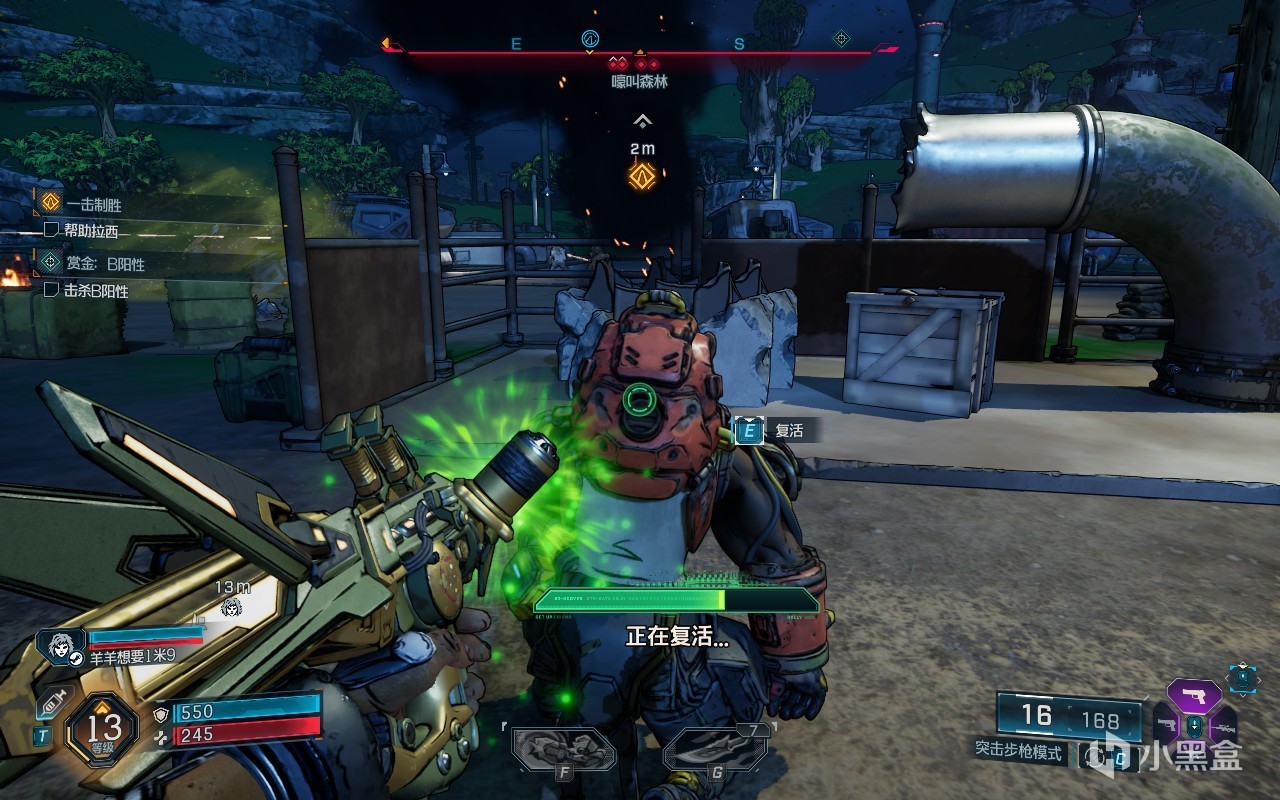This screenshot has width=1280, height=800.
Task: Select the G grenade slot icon
Action: [x=714, y=749]
